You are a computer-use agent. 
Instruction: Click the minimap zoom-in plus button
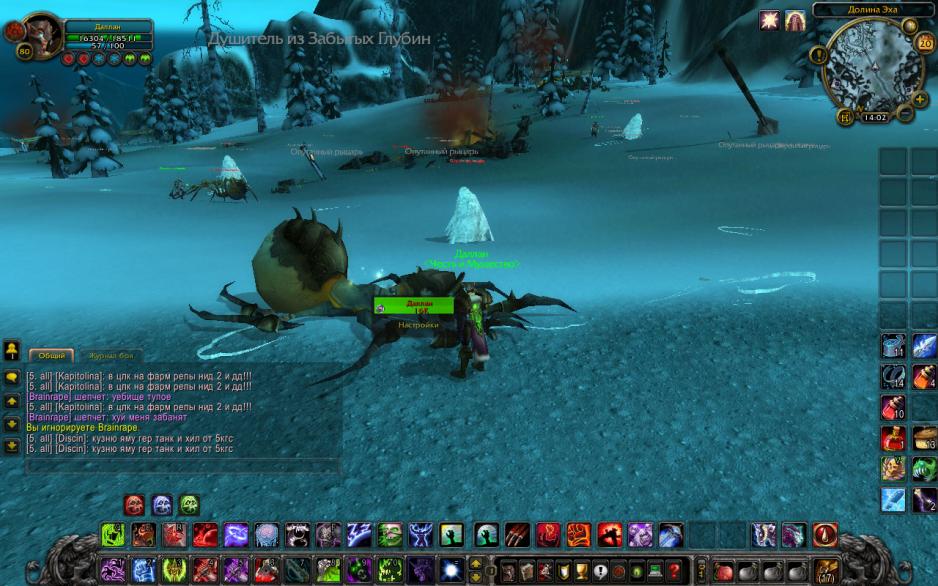pos(920,99)
